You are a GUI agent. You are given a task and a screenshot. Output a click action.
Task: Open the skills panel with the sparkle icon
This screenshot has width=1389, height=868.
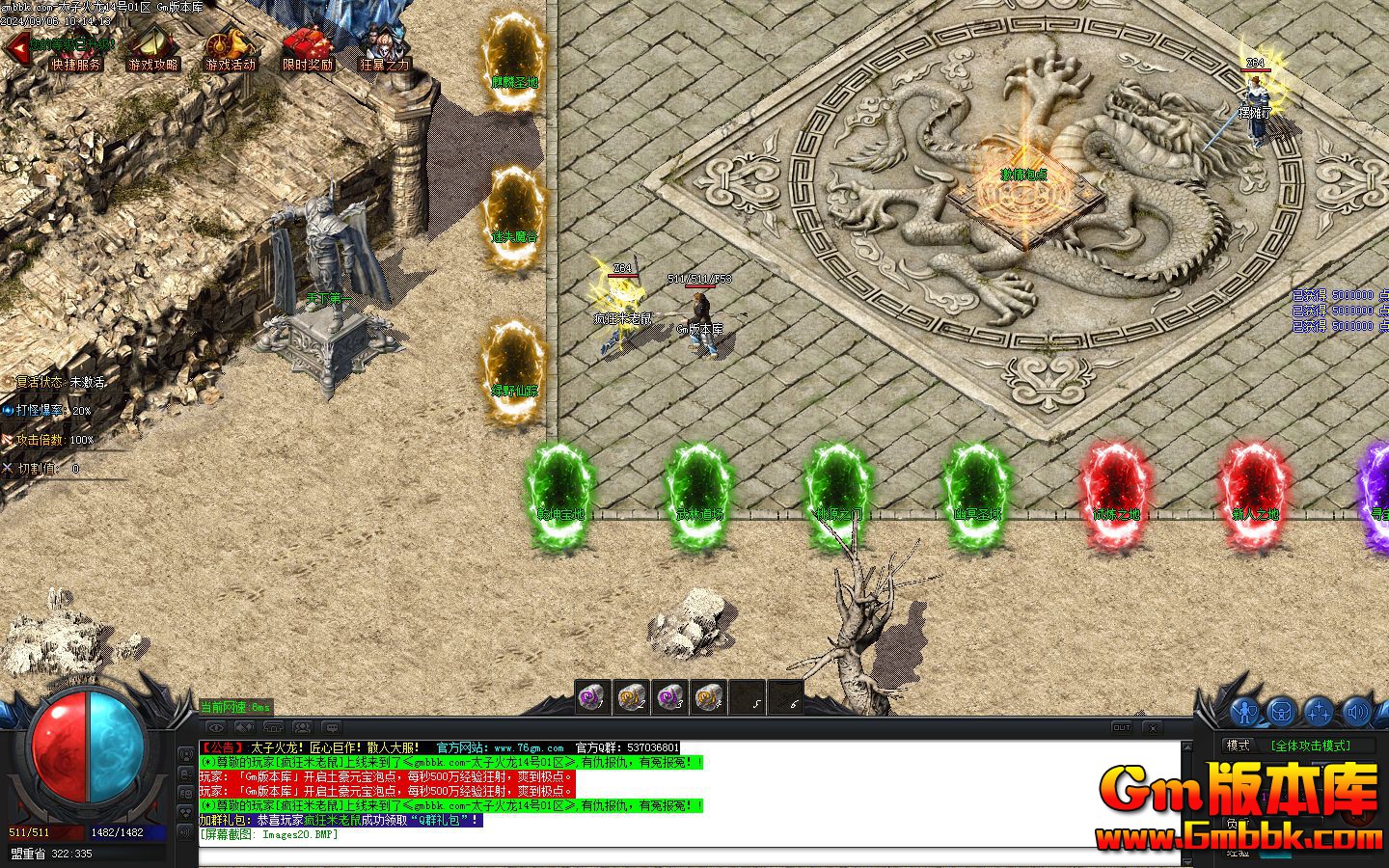click(1318, 712)
